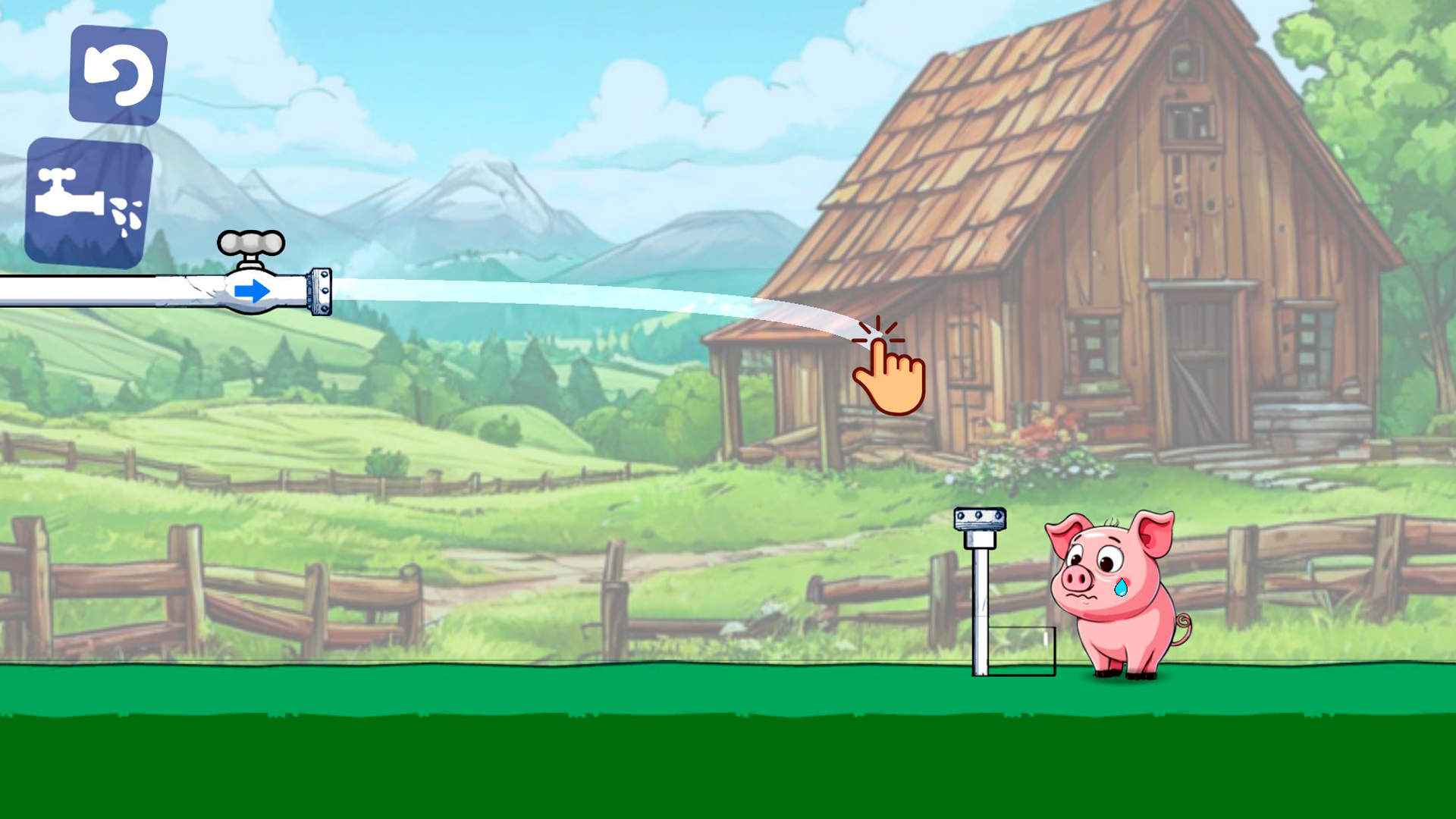Click the undo button to restart the level
1456x819 pixels.
[x=118, y=73]
